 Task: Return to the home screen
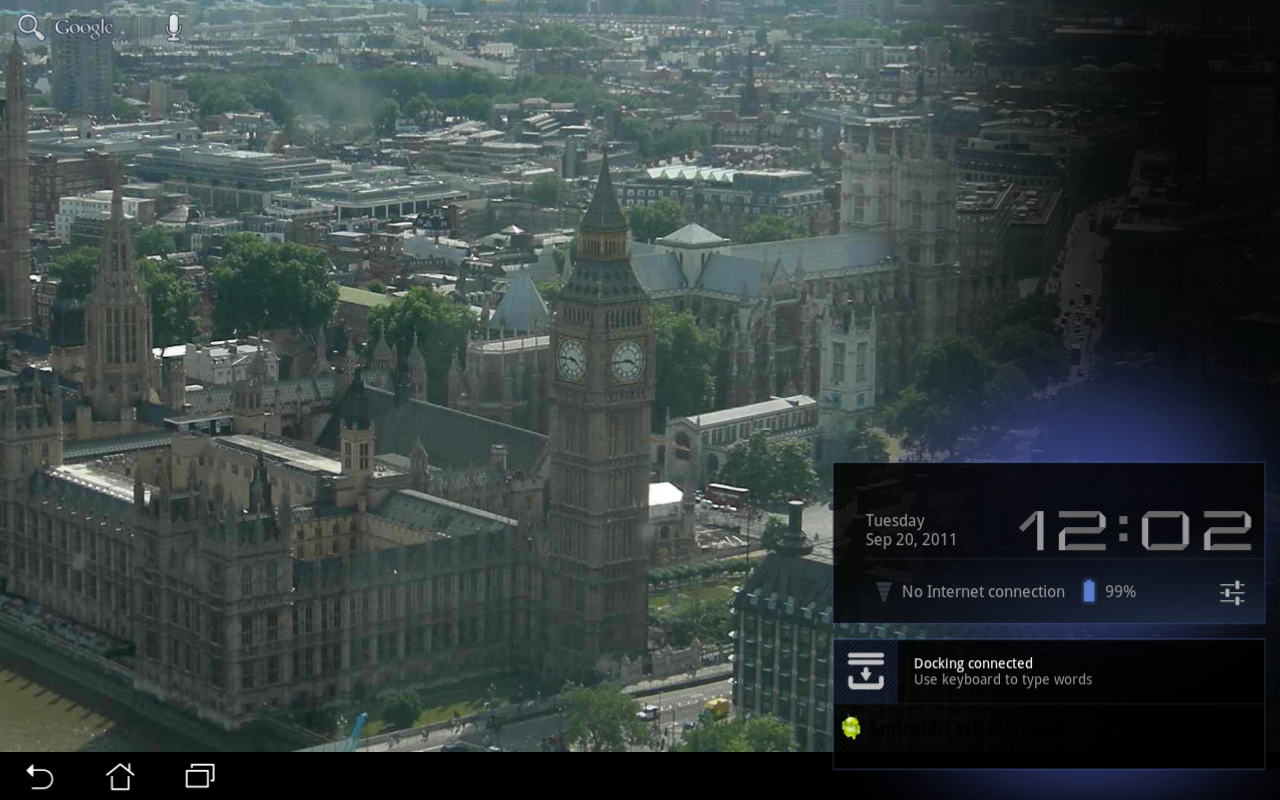[x=120, y=776]
